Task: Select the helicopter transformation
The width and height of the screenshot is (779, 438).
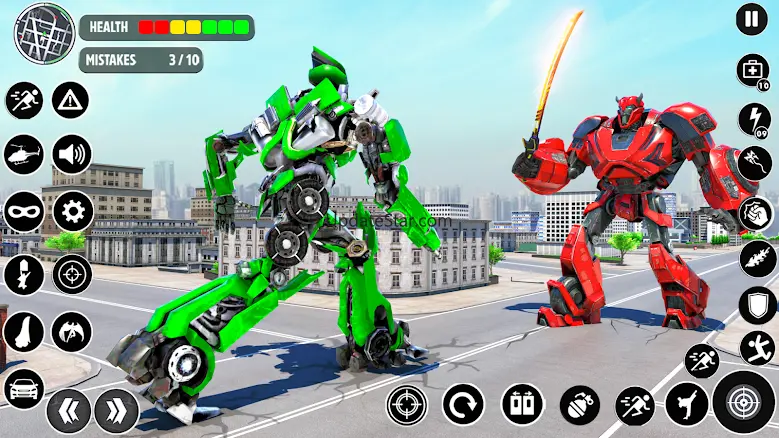Action: click(24, 155)
